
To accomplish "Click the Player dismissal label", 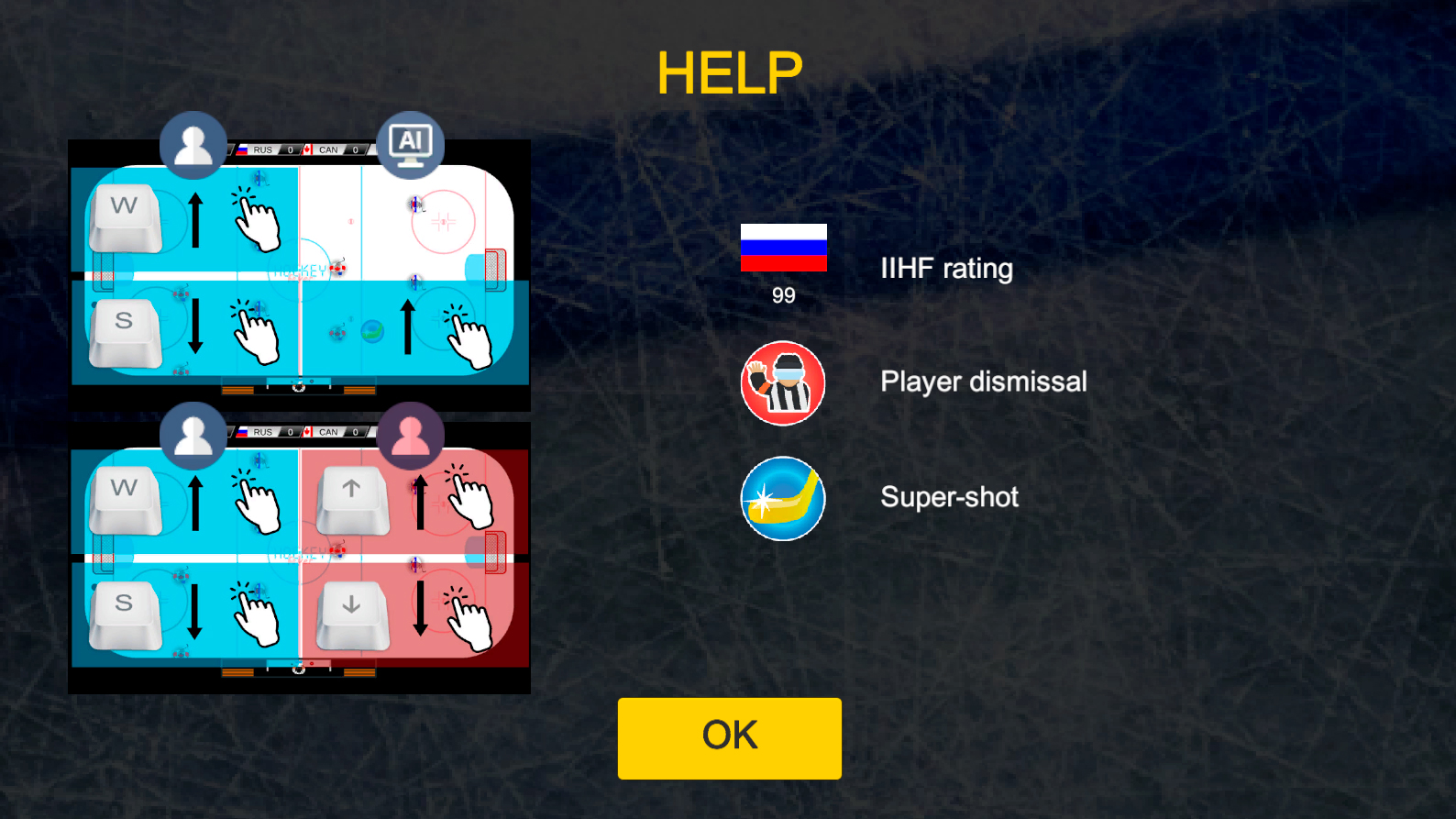I will click(x=984, y=382).
